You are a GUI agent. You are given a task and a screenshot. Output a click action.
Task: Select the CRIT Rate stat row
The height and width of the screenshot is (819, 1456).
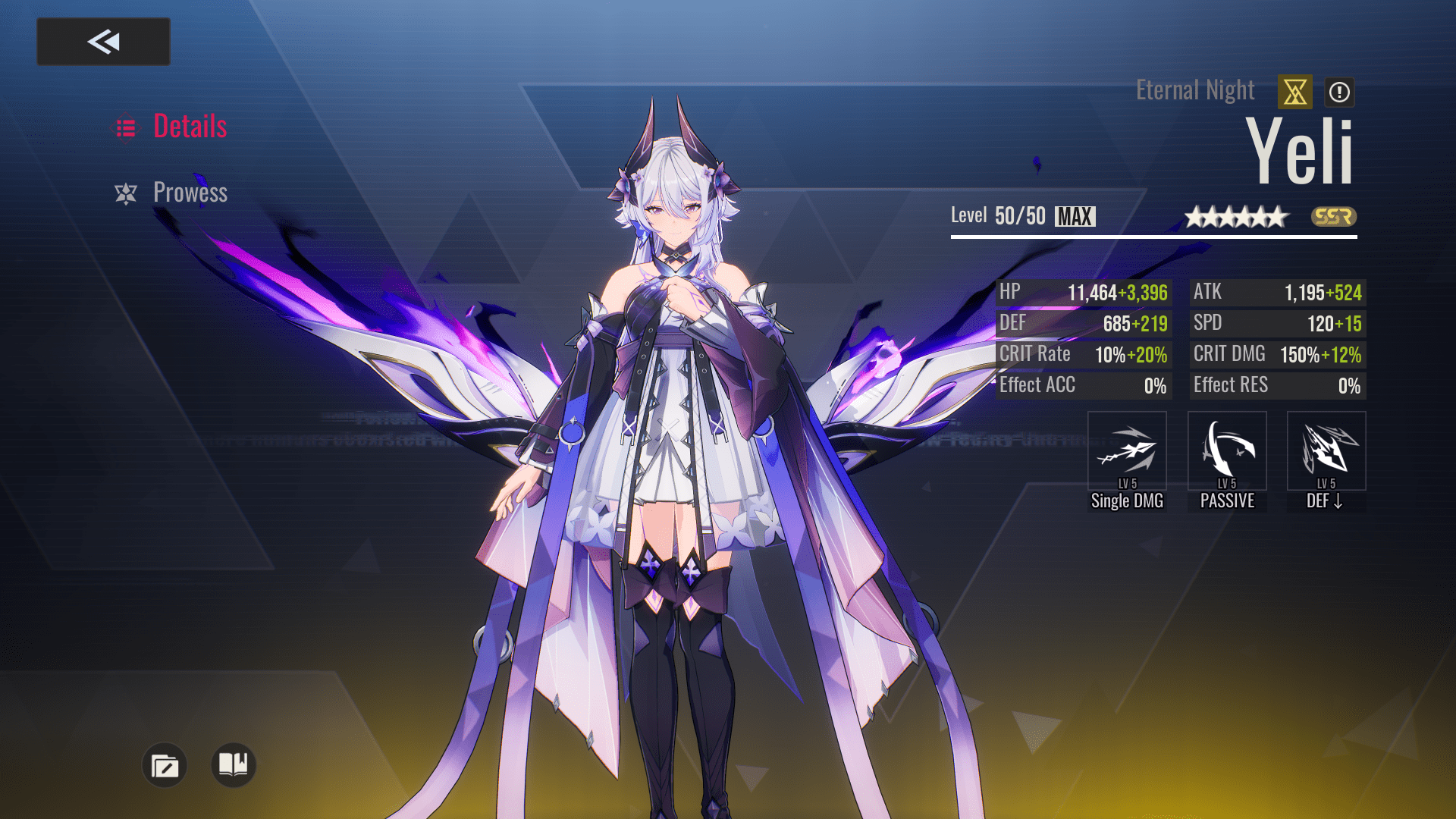pyautogui.click(x=1084, y=354)
